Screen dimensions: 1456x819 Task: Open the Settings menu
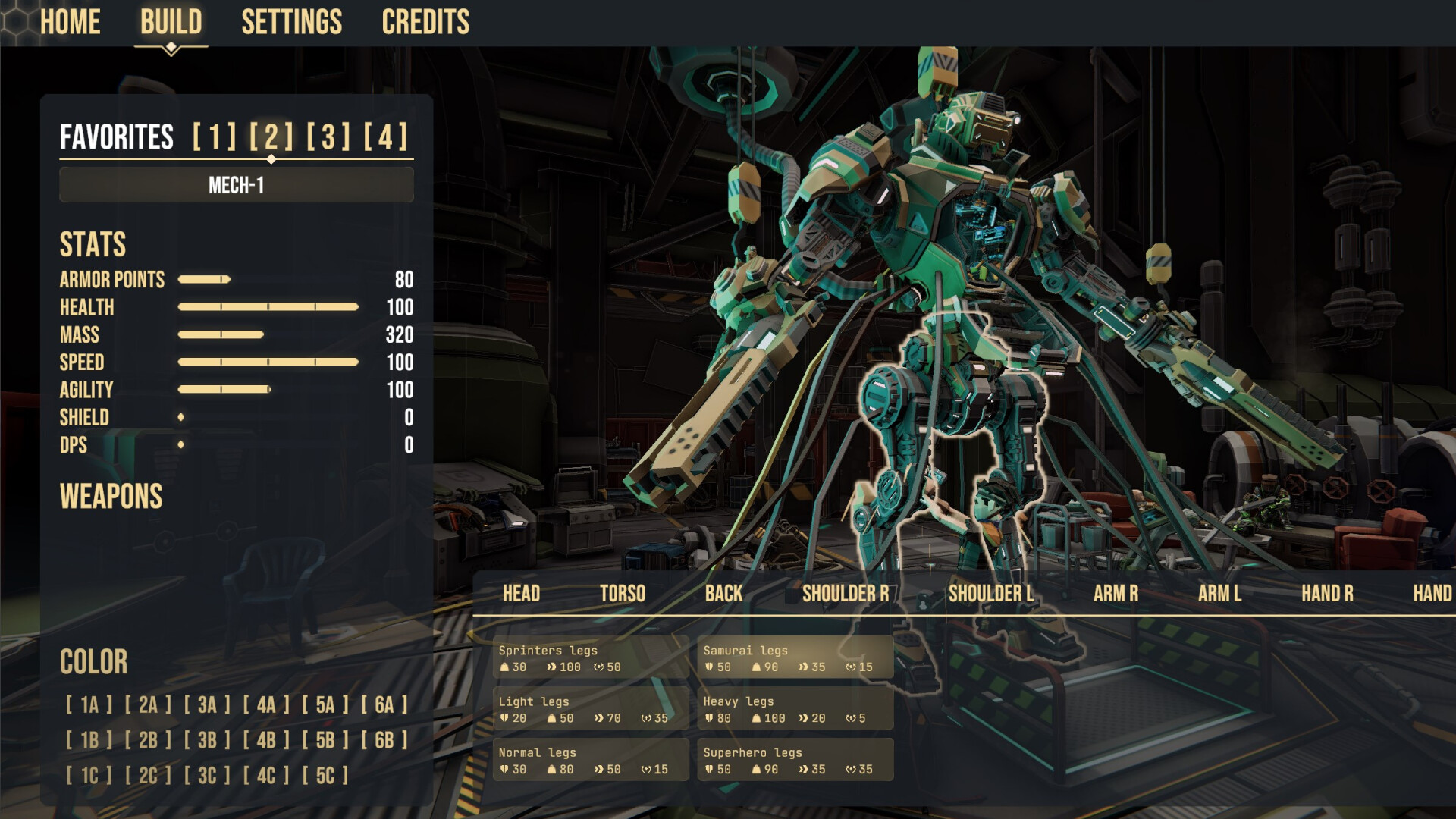tap(291, 22)
